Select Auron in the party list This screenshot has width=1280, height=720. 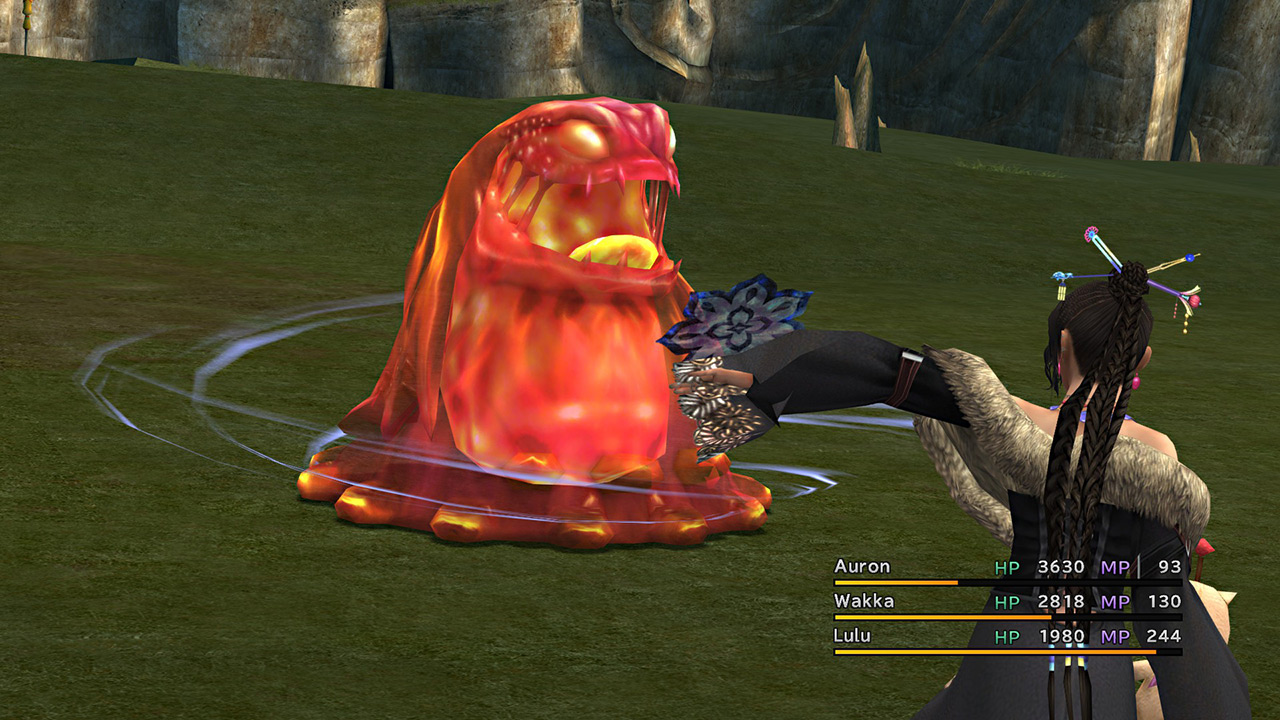click(x=862, y=567)
